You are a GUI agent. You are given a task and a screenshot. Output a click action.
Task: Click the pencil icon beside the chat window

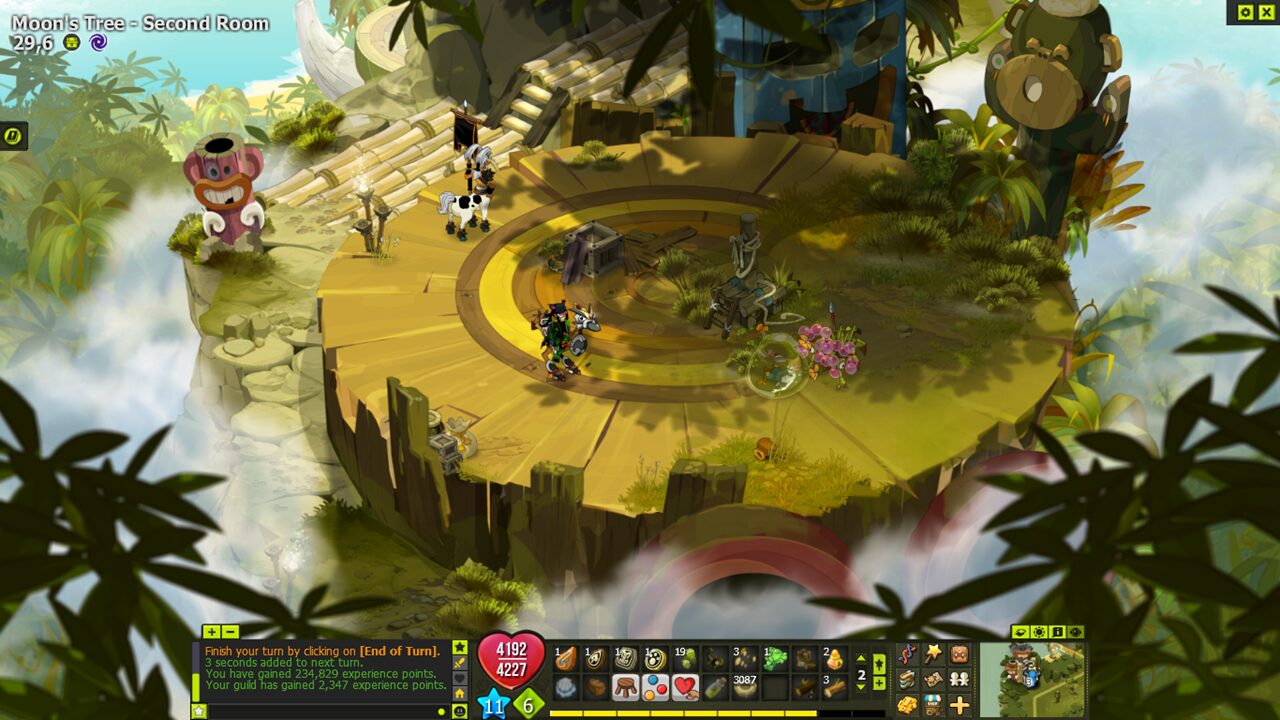tap(460, 663)
